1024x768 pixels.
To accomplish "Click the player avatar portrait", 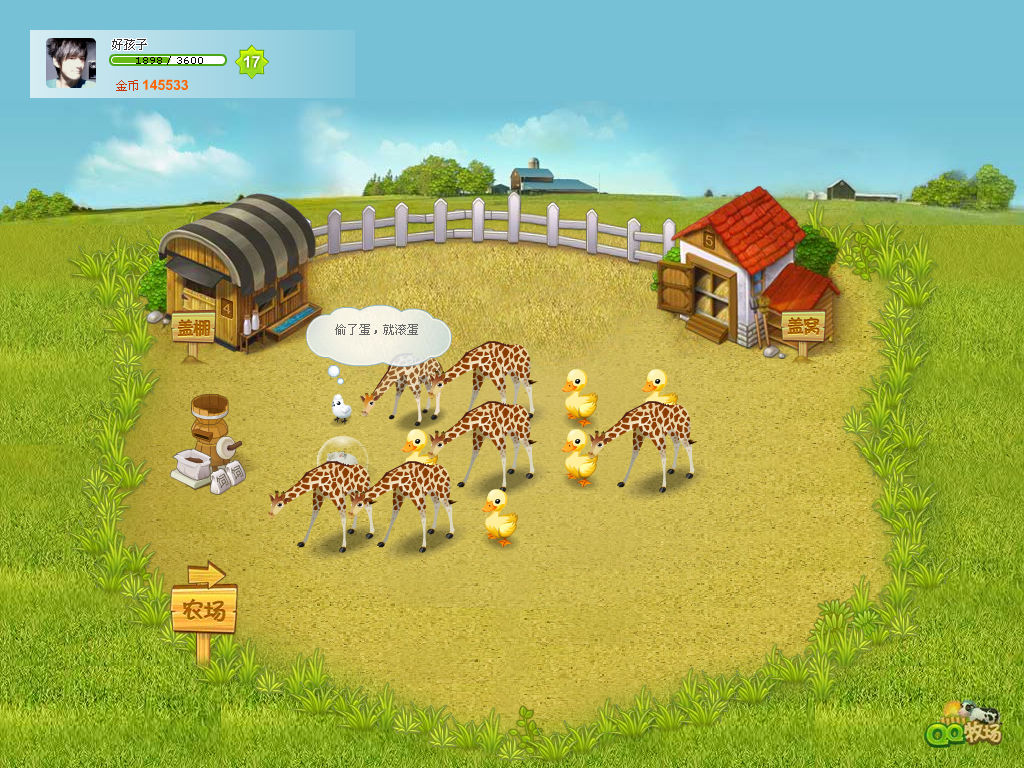I will click(x=71, y=63).
